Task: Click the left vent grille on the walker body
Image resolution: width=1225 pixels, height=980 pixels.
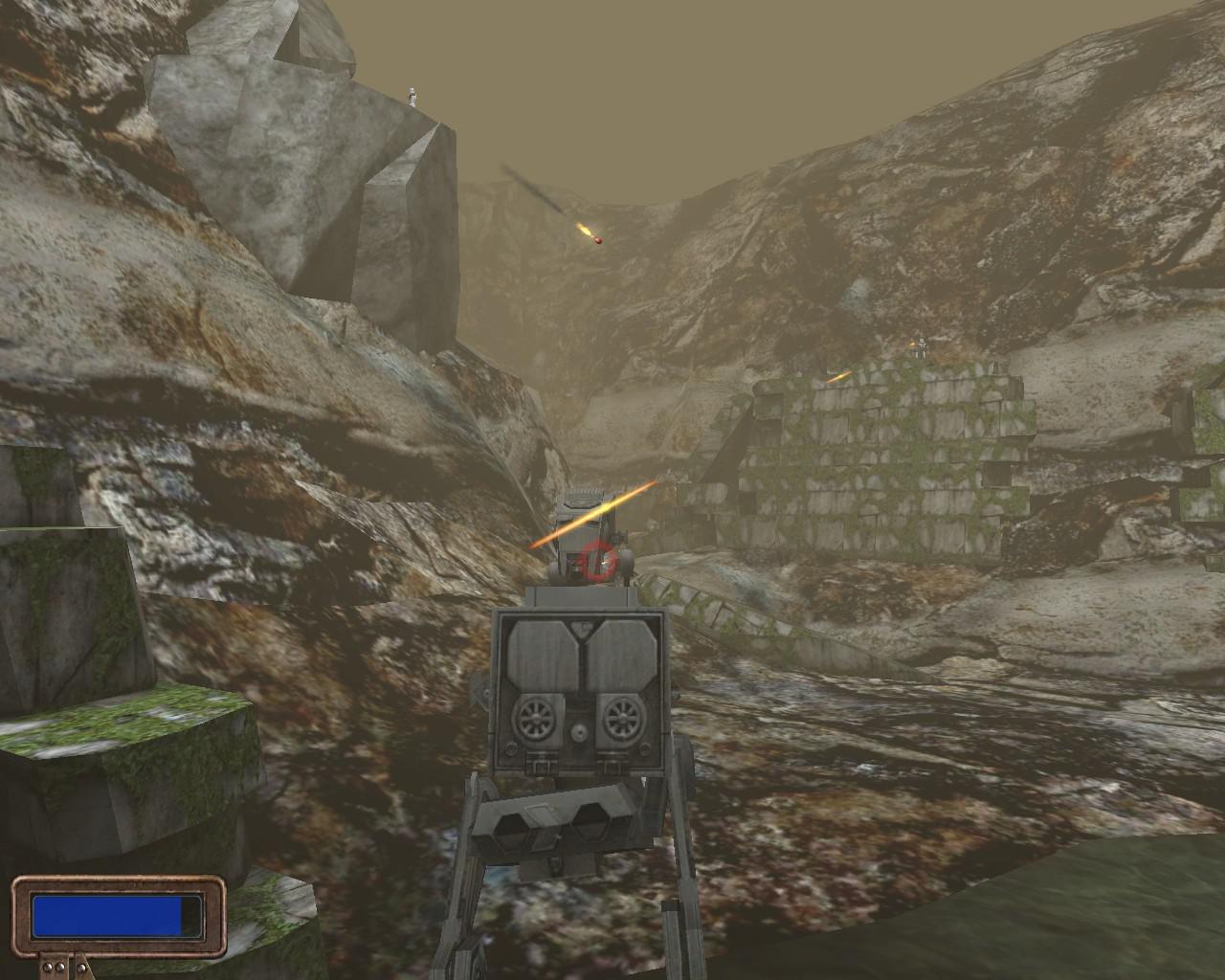Action: [536, 718]
